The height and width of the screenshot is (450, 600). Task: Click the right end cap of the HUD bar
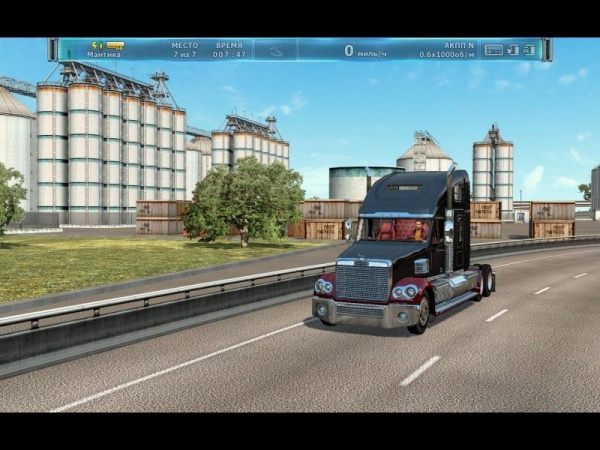pos(547,49)
